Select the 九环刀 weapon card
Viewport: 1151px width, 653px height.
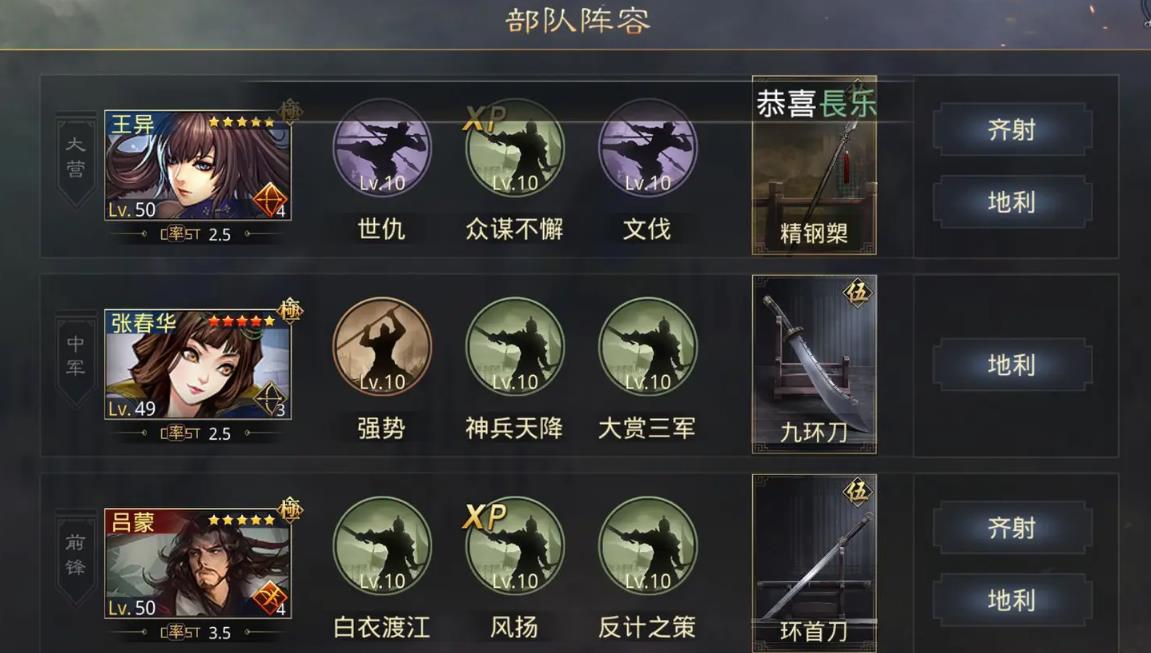(x=814, y=364)
